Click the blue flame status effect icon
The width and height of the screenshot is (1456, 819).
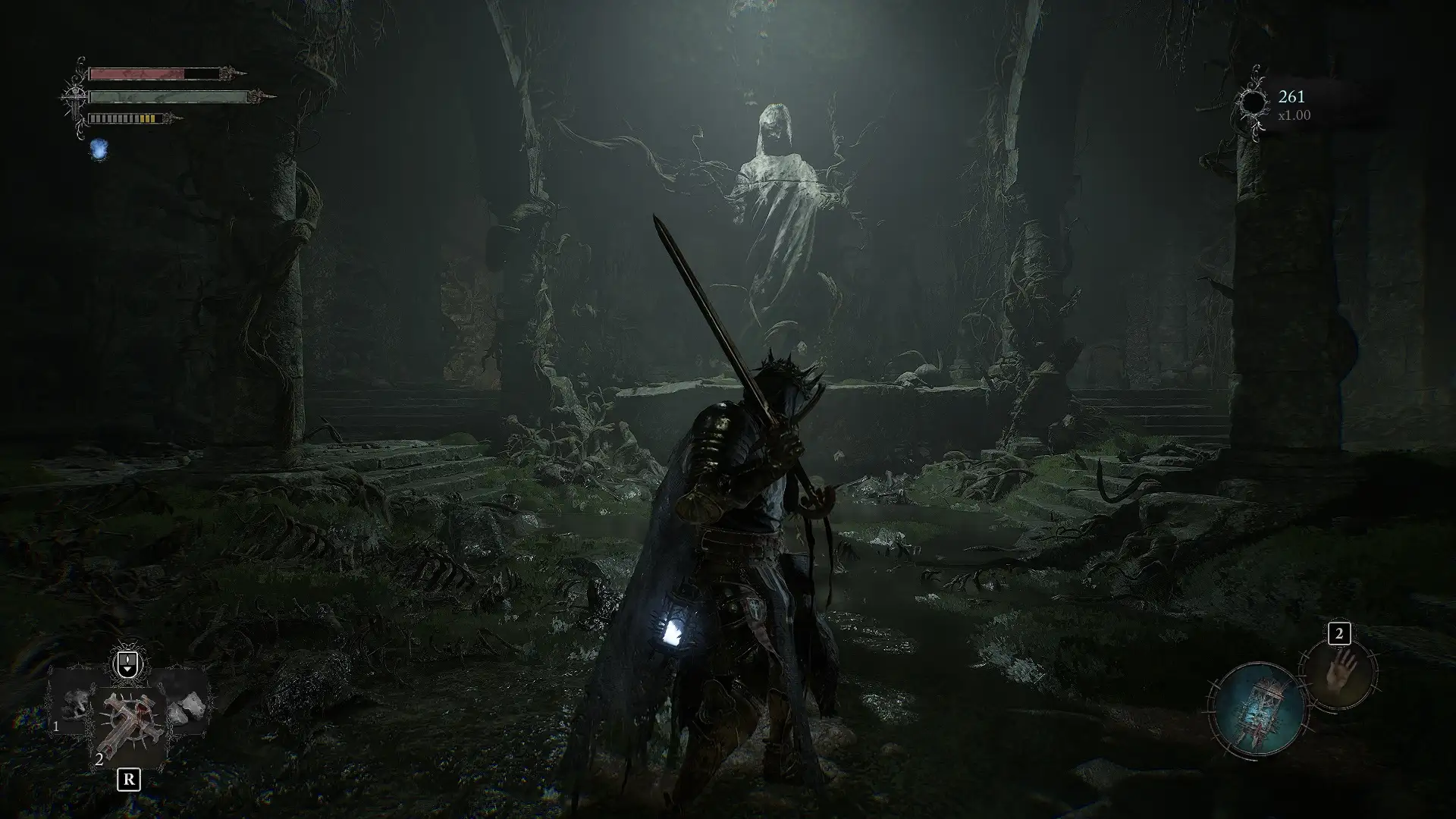[99, 149]
